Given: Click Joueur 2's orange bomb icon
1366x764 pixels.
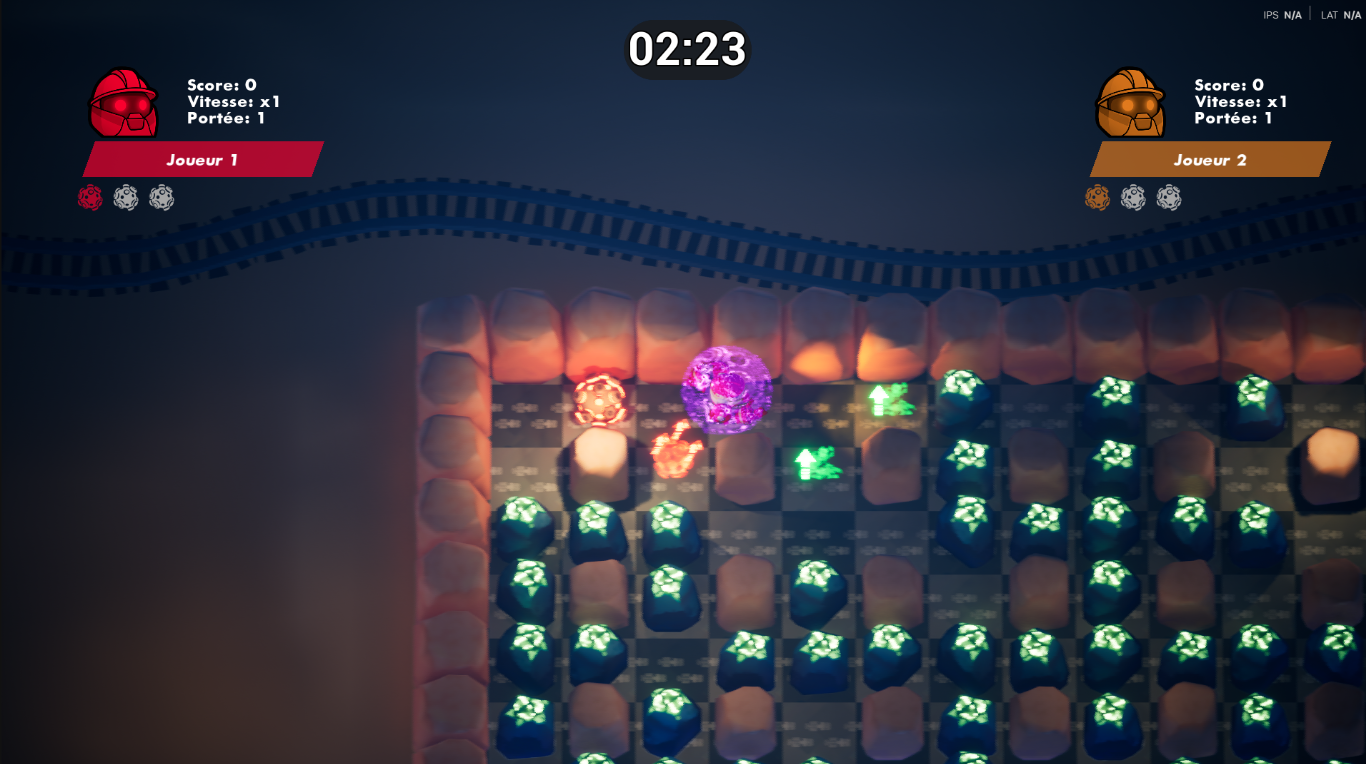Looking at the screenshot, I should pos(1097,197).
